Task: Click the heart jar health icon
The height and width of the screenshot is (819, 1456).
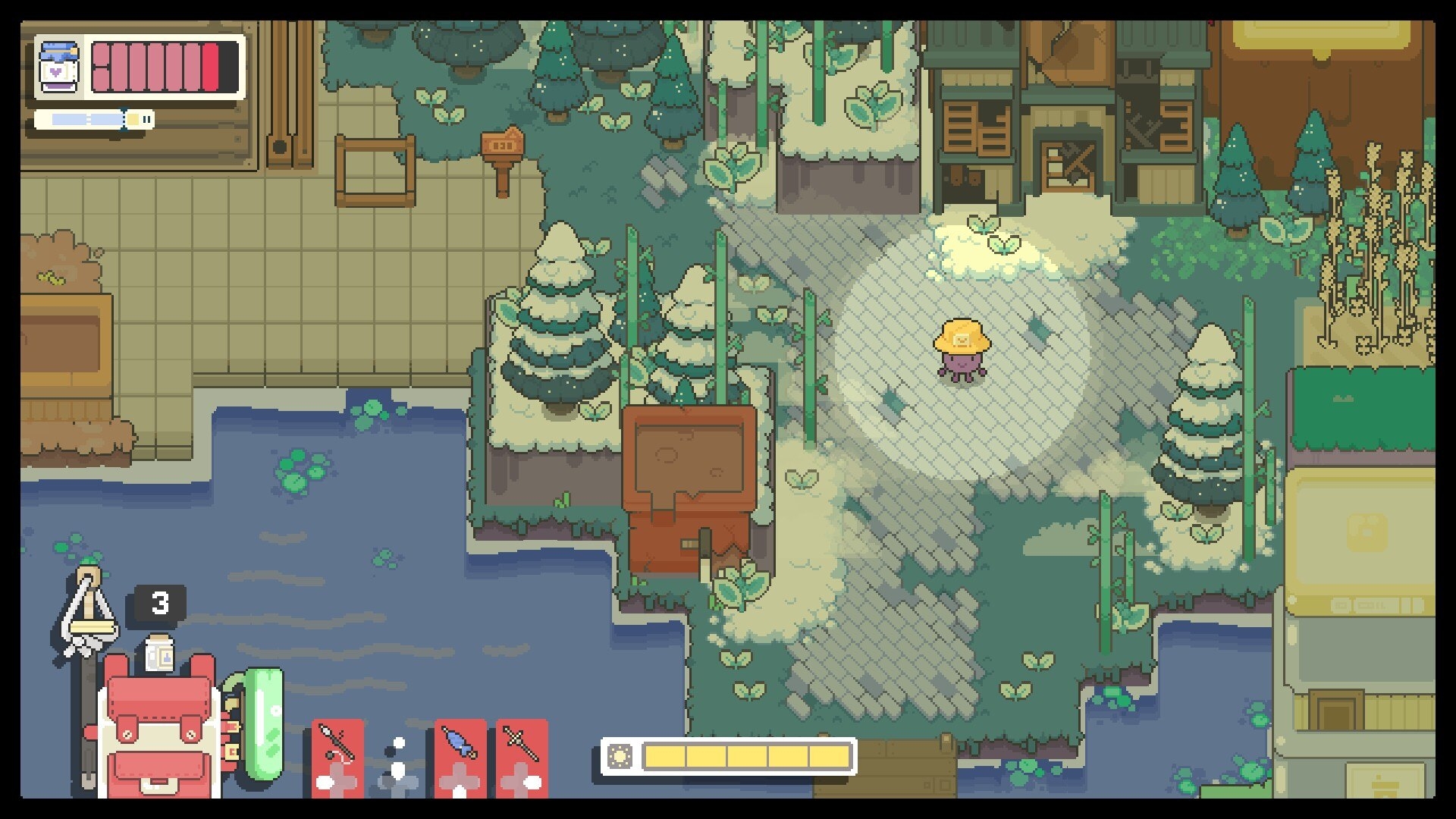Action: 59,67
